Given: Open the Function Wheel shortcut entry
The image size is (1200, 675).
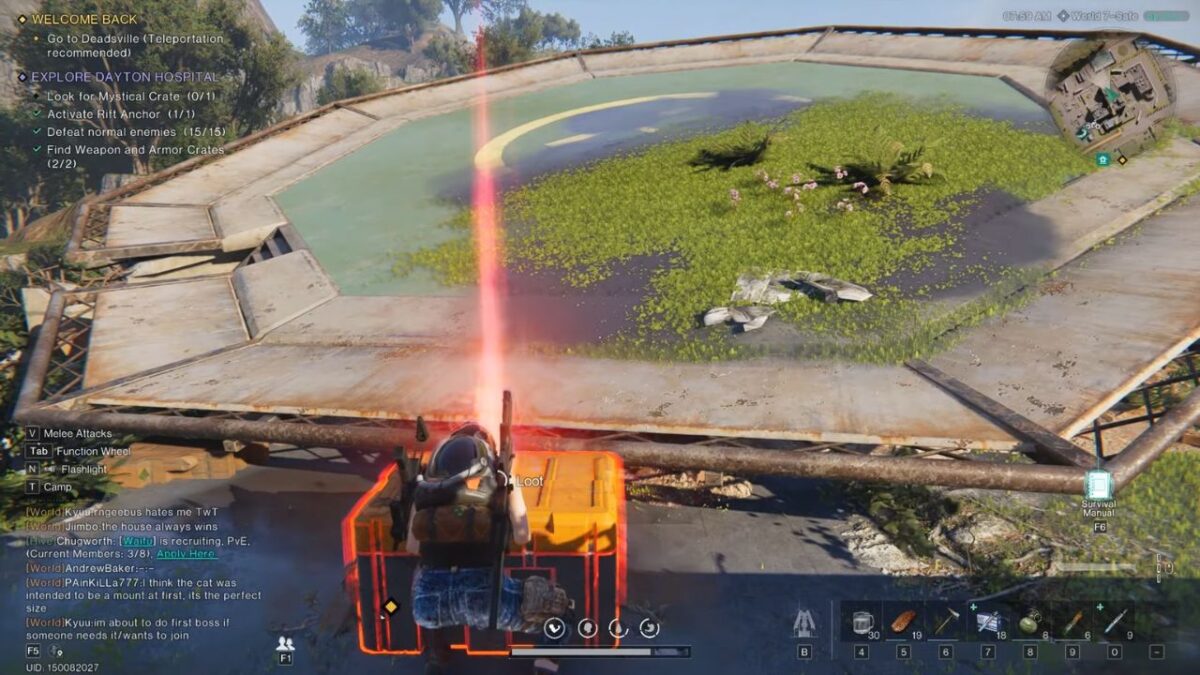Looking at the screenshot, I should (92, 451).
